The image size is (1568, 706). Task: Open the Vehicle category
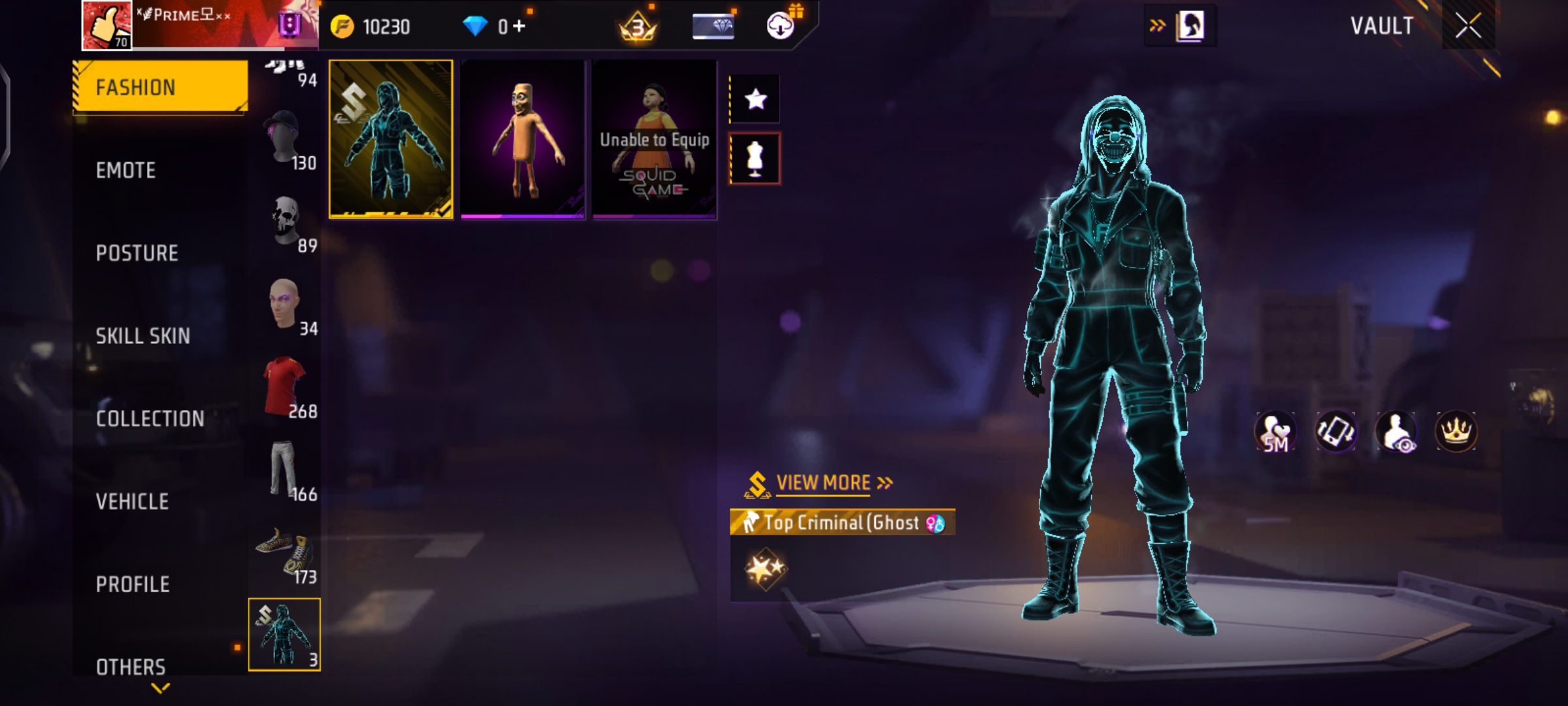tap(133, 502)
